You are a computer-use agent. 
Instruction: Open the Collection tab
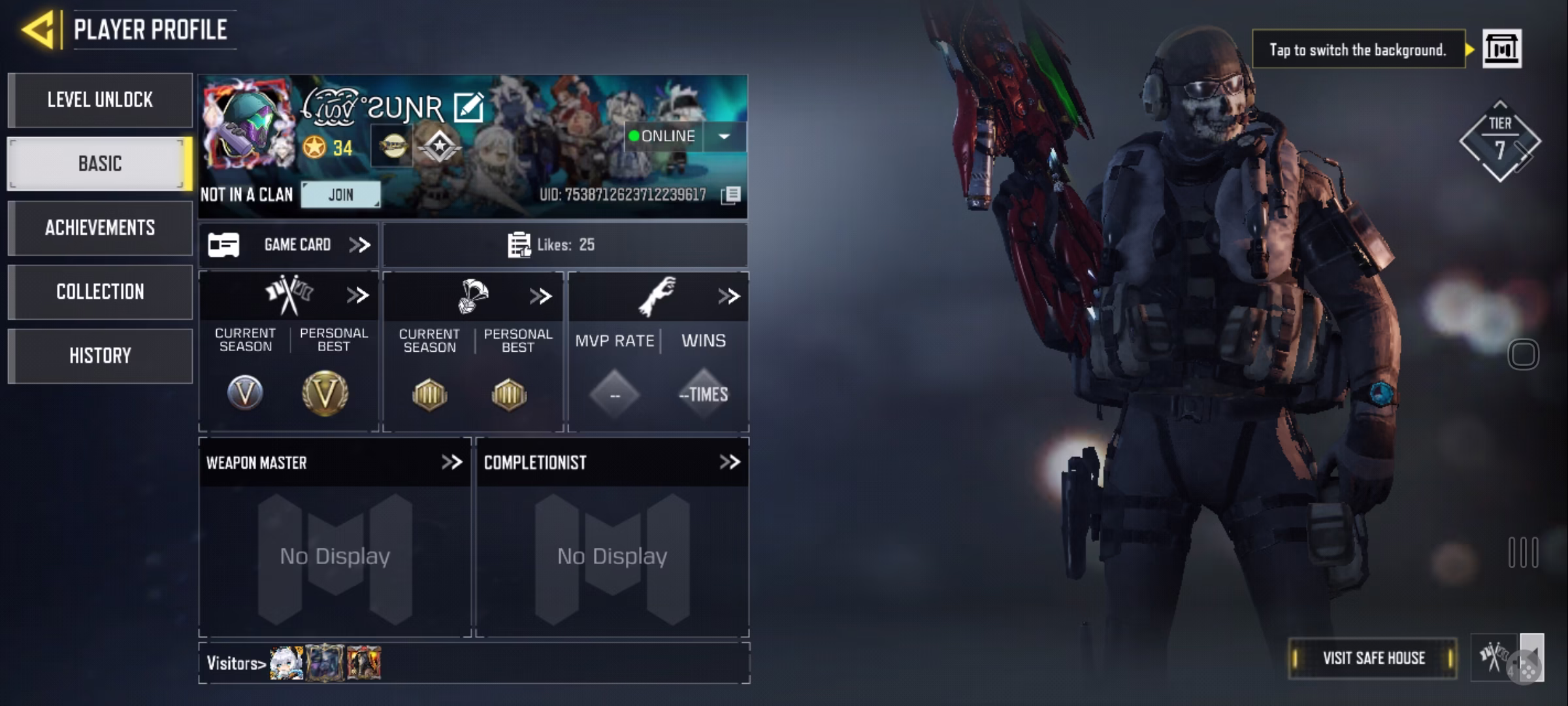(x=100, y=292)
